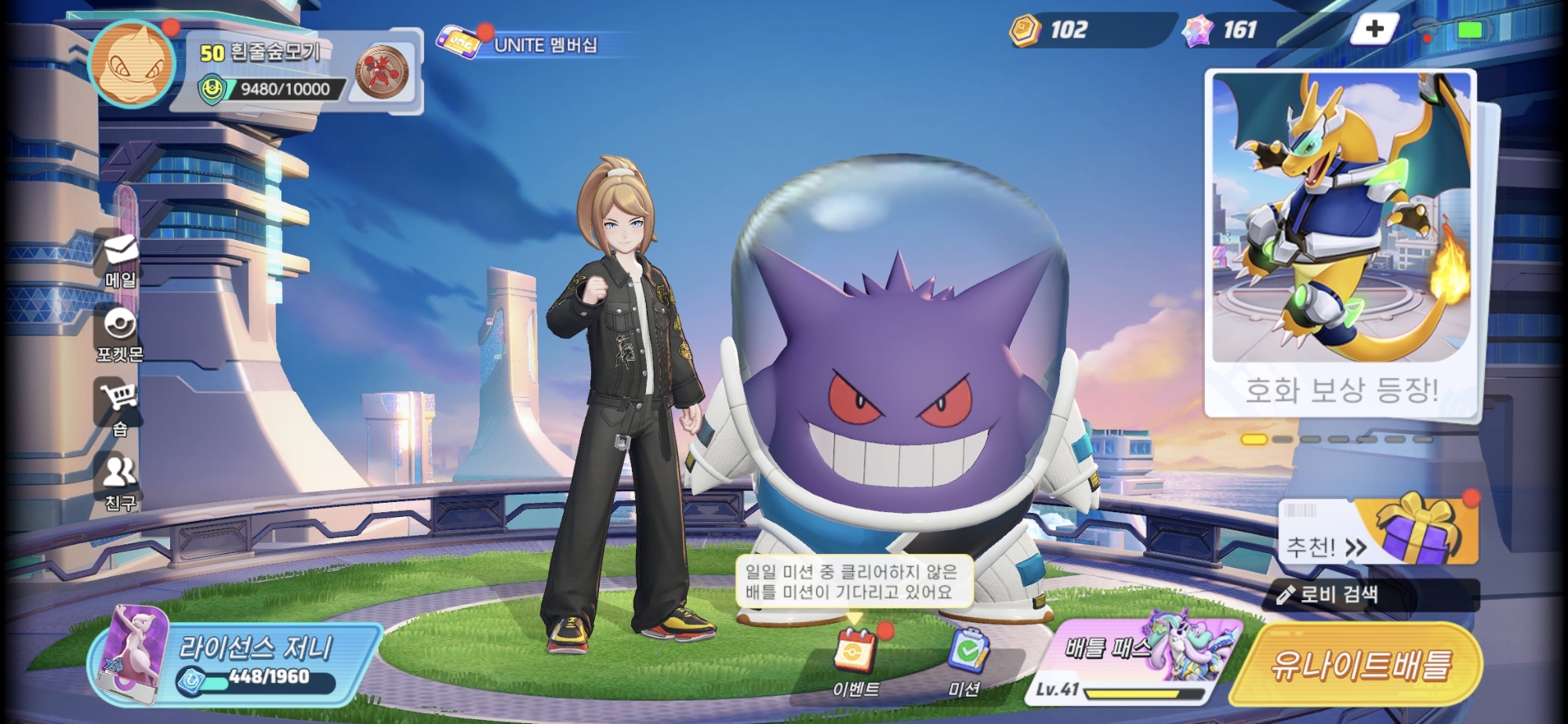Image resolution: width=1568 pixels, height=724 pixels.
Task: Tap the plus button to add gems
Action: (x=1374, y=30)
